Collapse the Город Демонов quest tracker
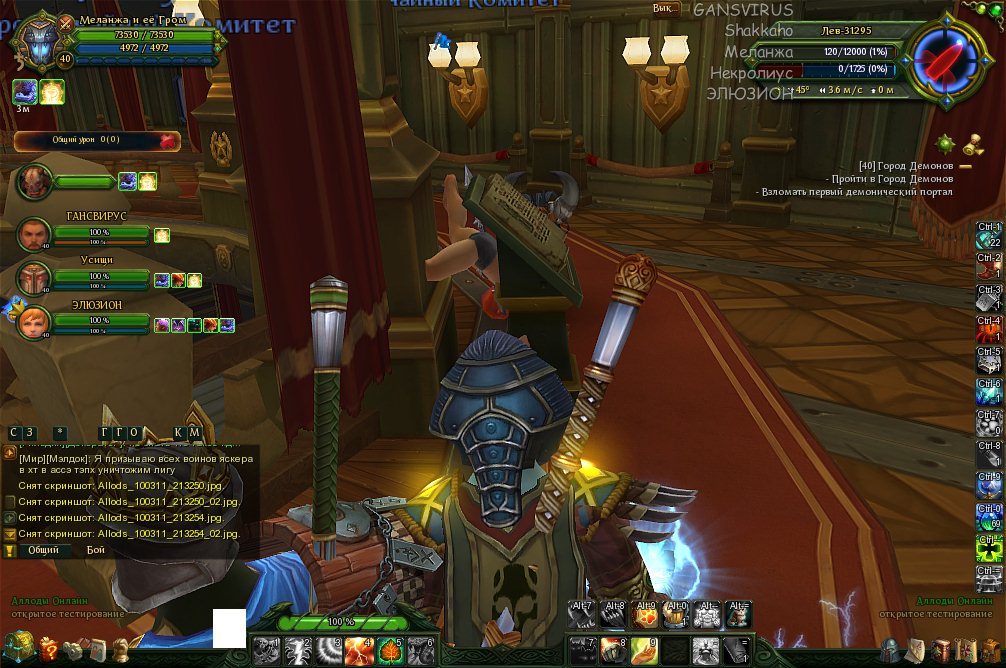Image resolution: width=1006 pixels, height=668 pixels. pyautogui.click(x=966, y=166)
